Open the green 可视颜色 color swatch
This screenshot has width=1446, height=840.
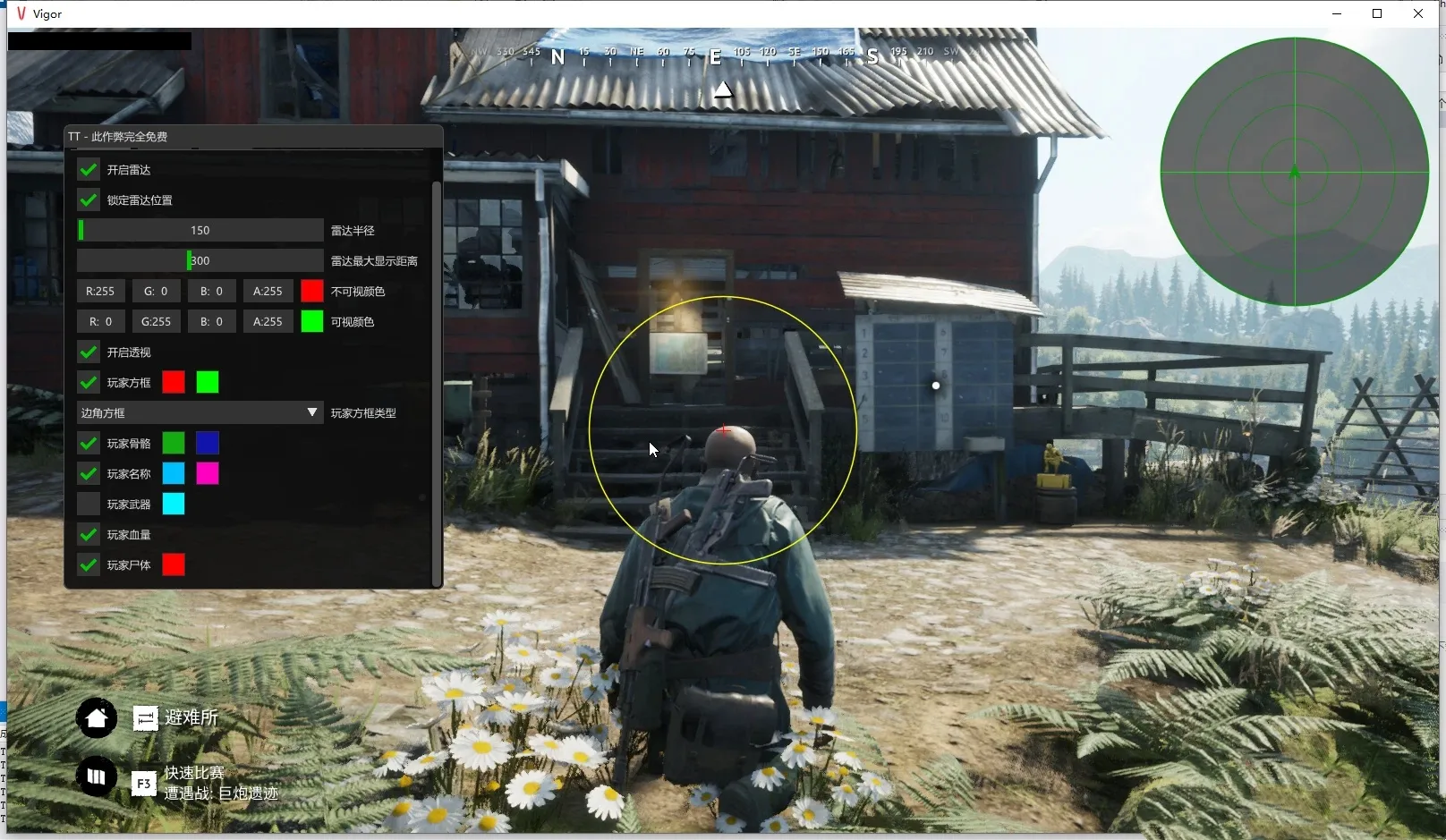pyautogui.click(x=311, y=322)
